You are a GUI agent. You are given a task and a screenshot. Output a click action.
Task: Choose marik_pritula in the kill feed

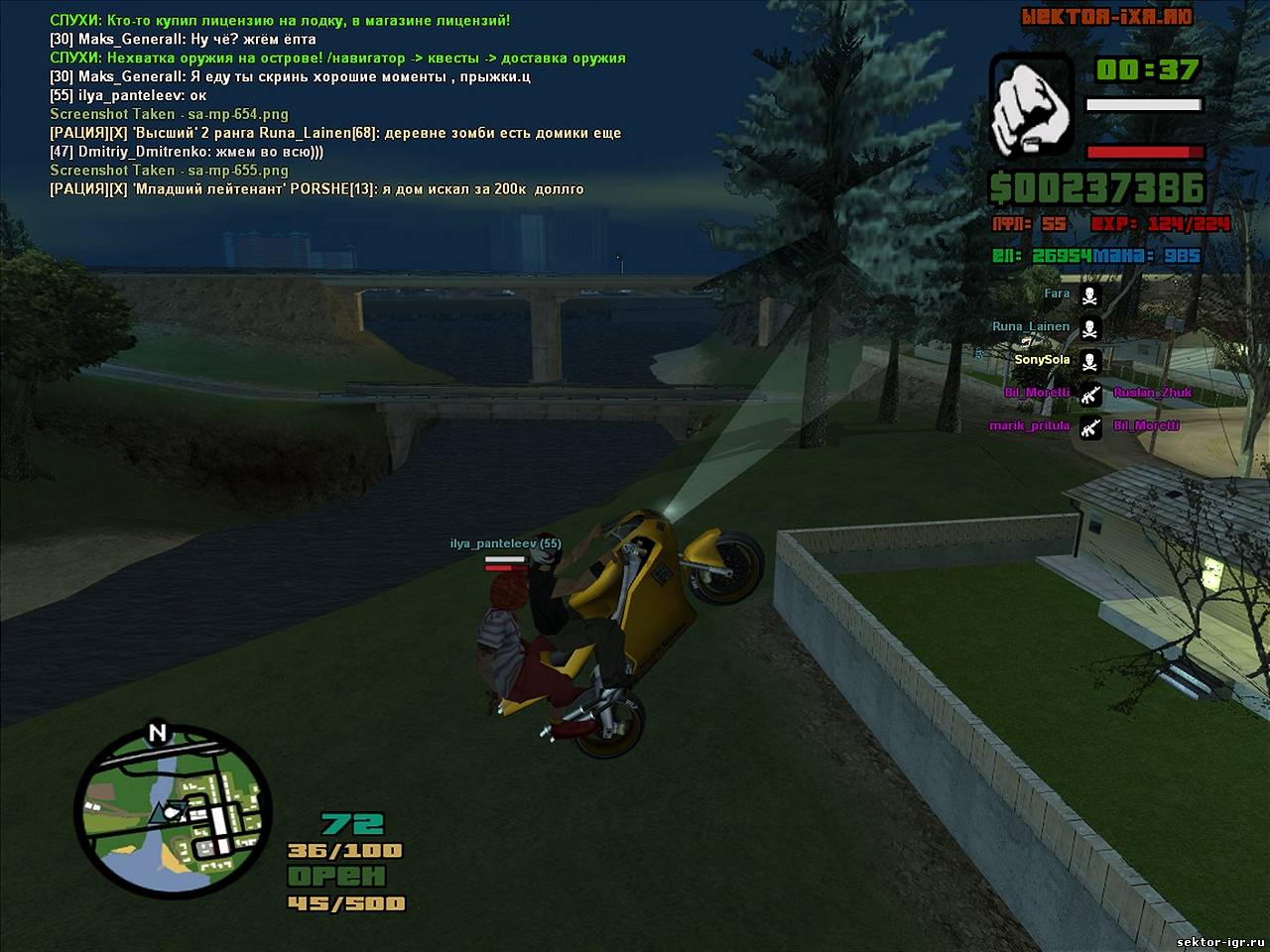[1029, 426]
